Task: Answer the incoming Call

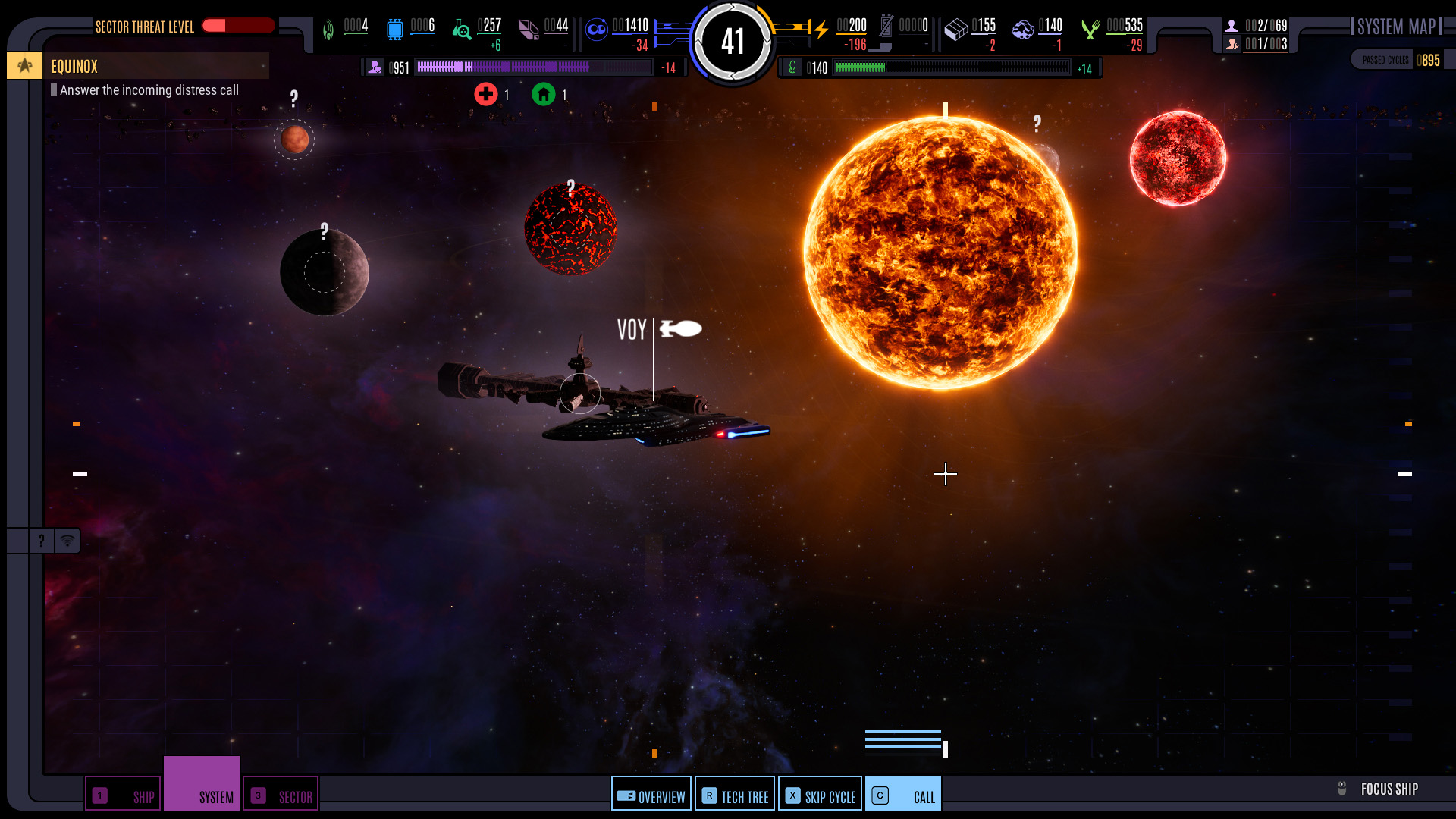Action: (903, 795)
